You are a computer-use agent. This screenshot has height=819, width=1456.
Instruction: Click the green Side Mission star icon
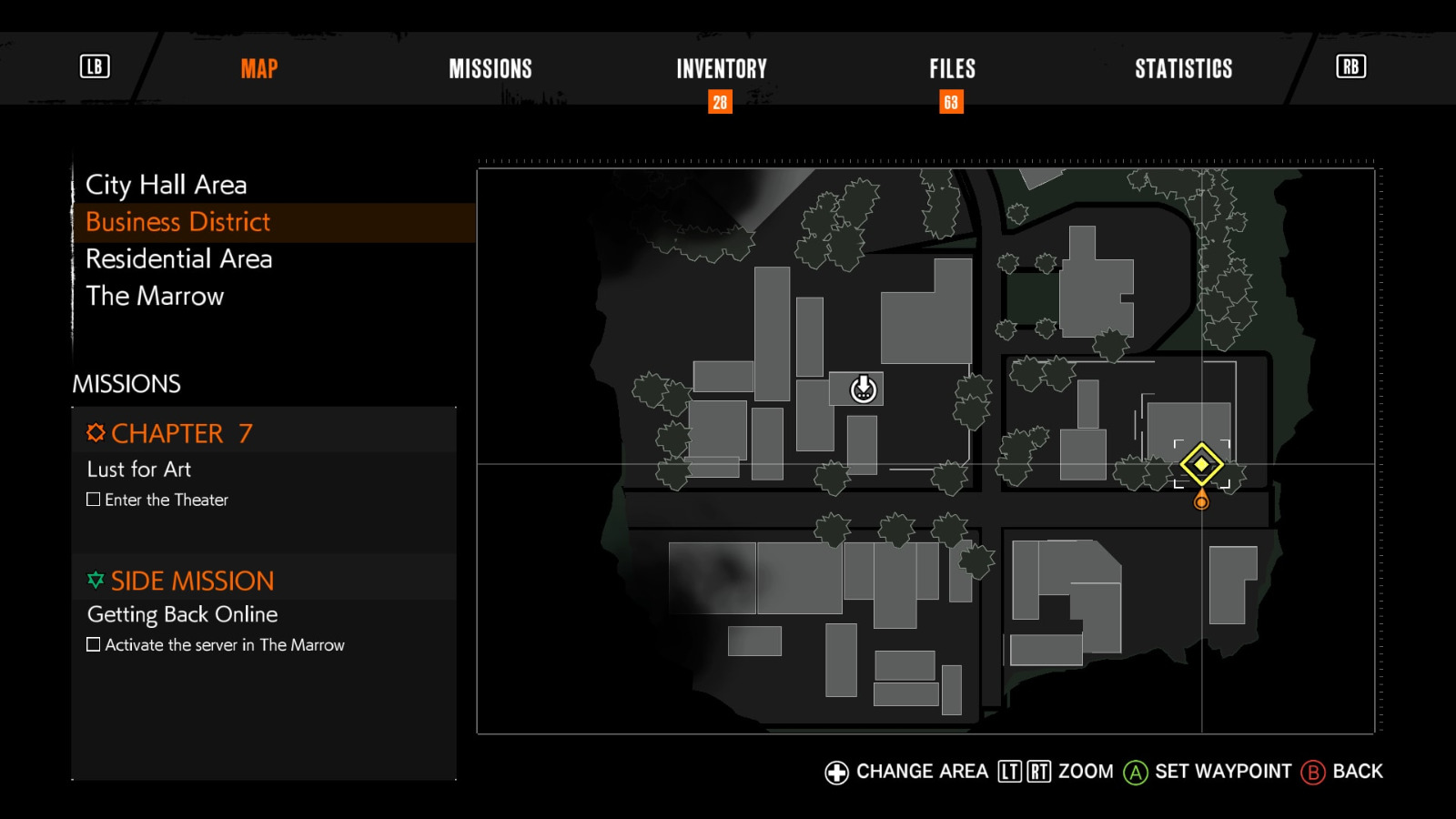click(95, 580)
